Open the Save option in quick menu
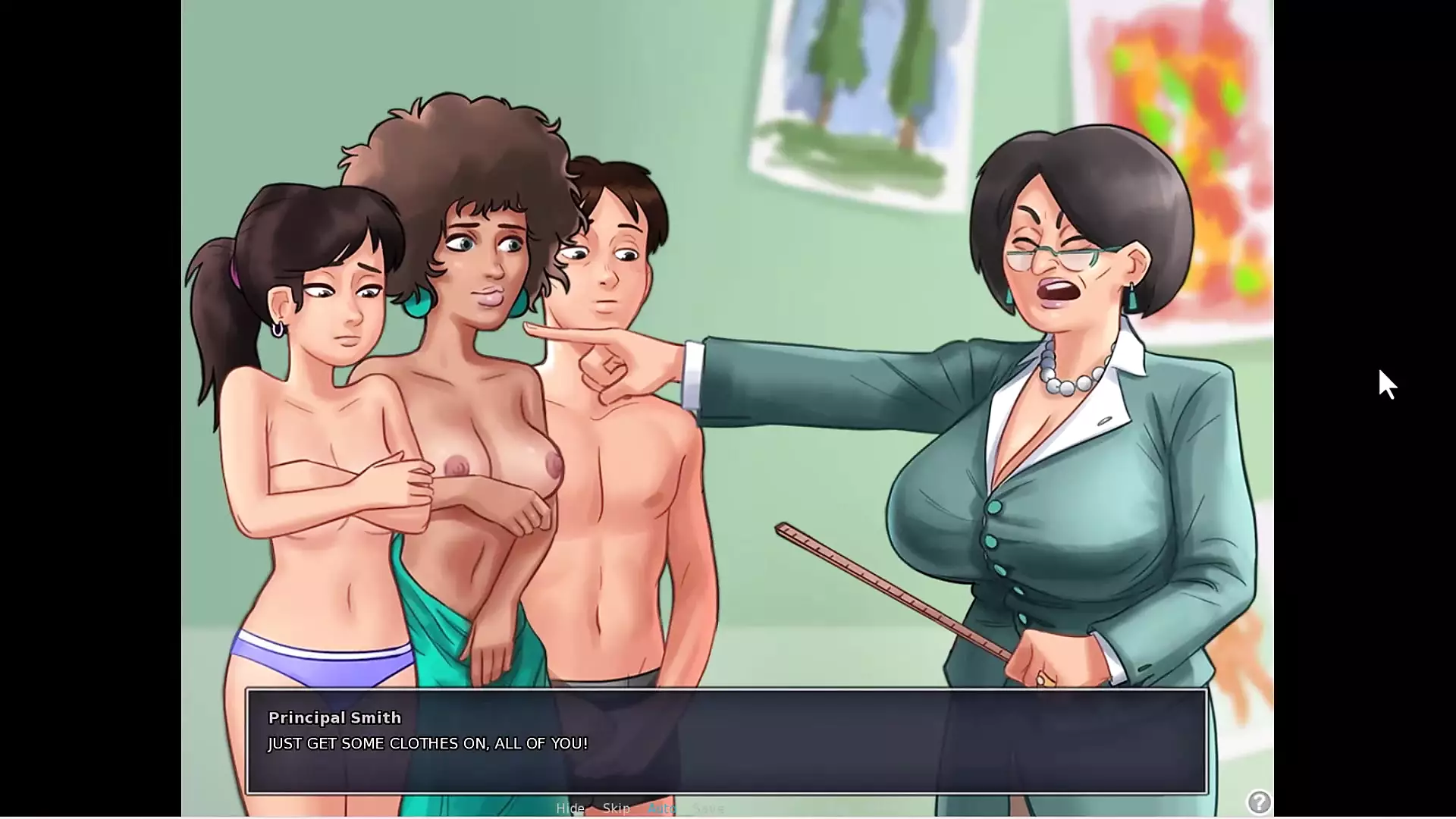The width and height of the screenshot is (1456, 819). click(x=708, y=808)
